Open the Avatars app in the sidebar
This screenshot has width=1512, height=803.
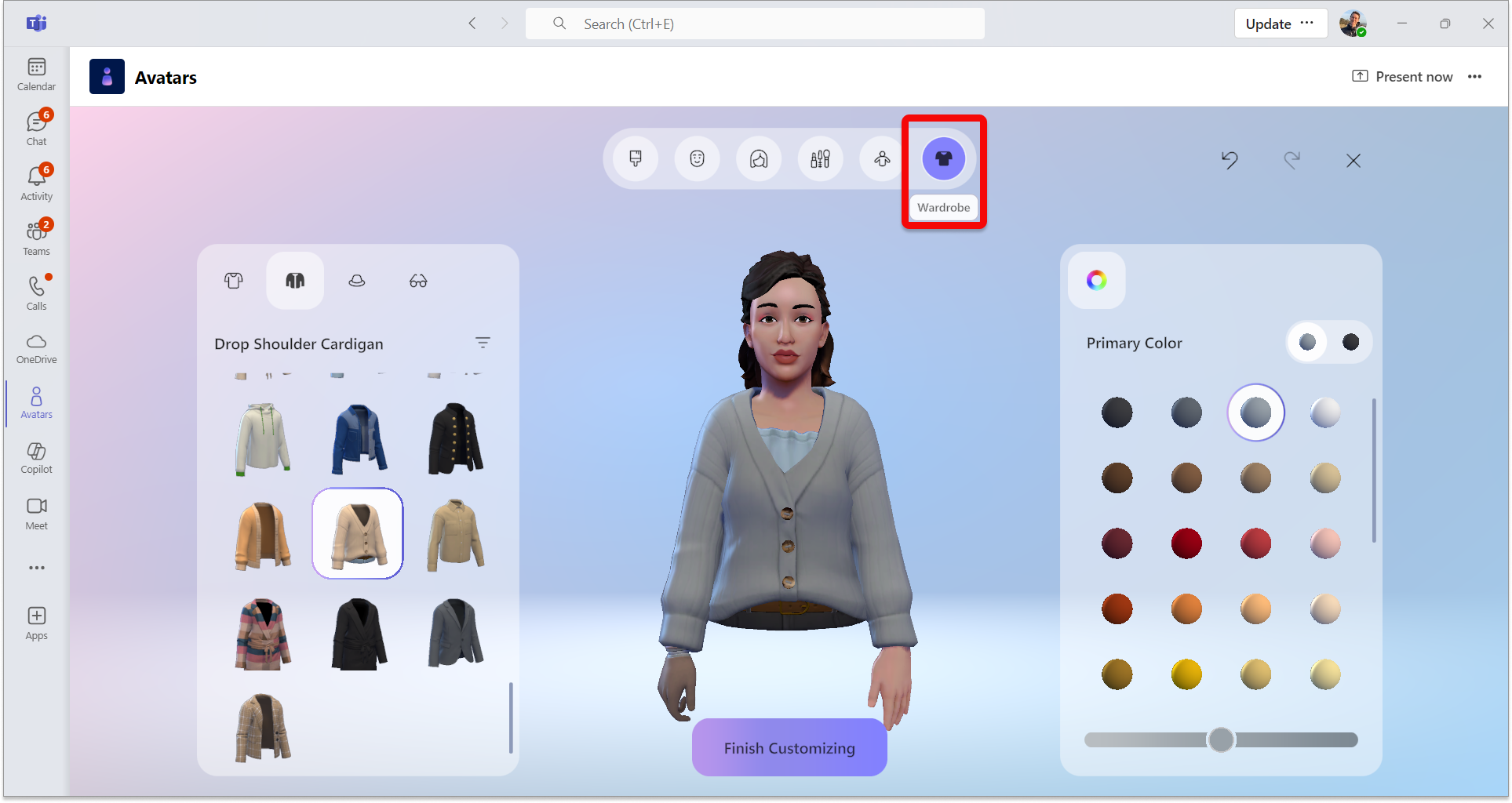pos(36,402)
